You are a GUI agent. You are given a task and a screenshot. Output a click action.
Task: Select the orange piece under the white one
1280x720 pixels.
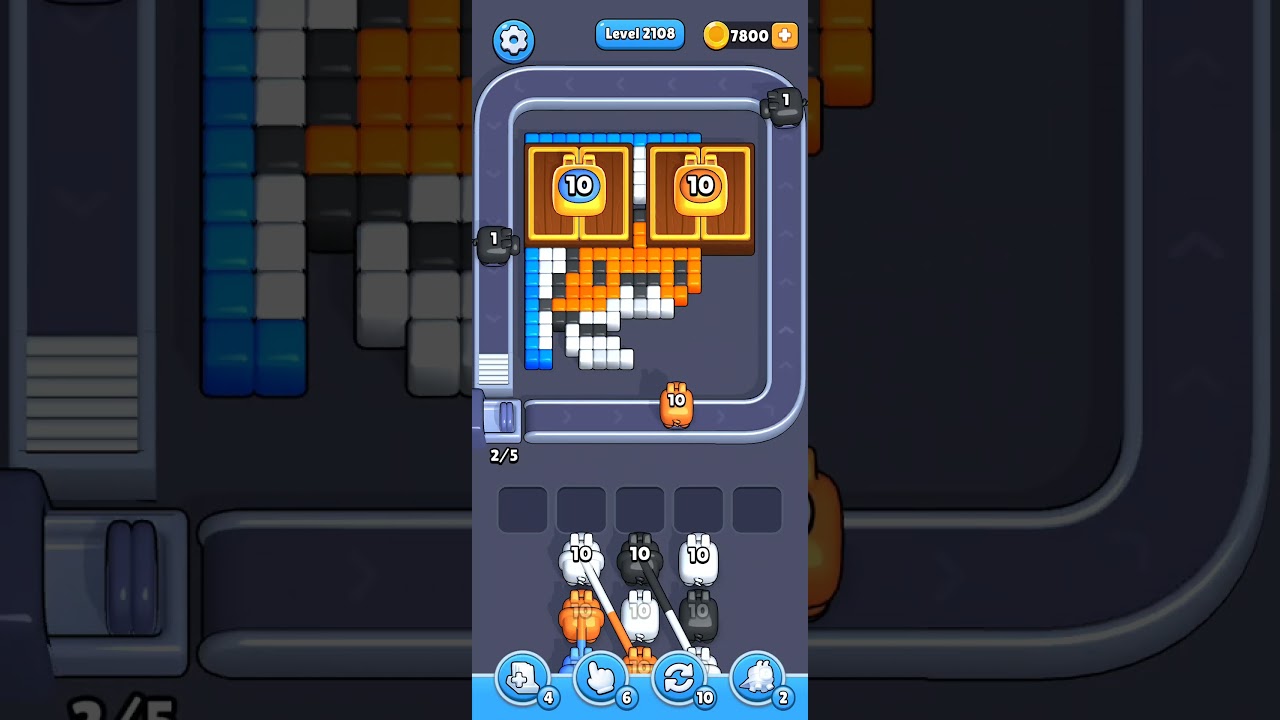click(x=580, y=615)
